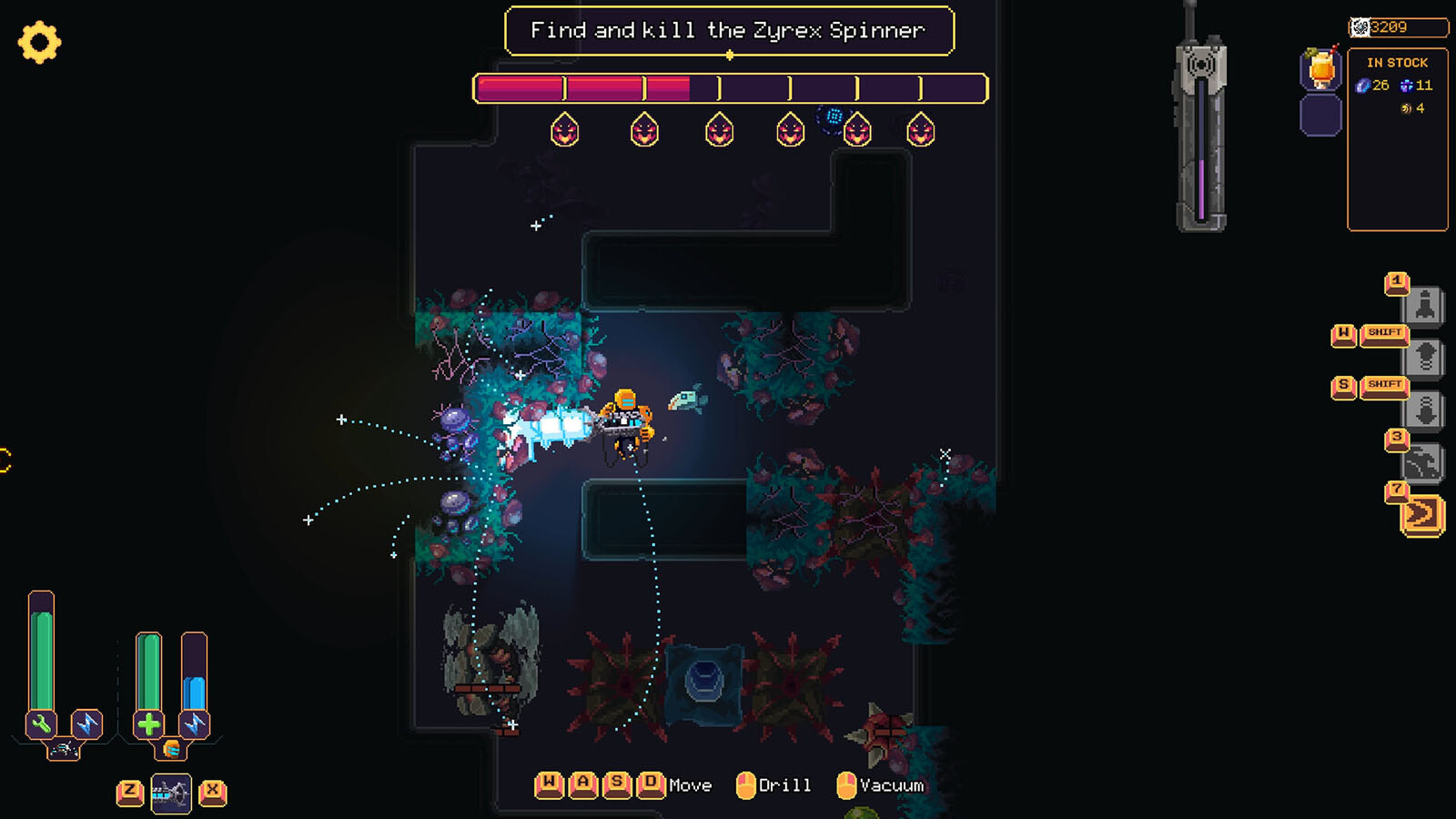Use the spring drop down ability
Screen dimensions: 1456x819
[x=1425, y=410]
